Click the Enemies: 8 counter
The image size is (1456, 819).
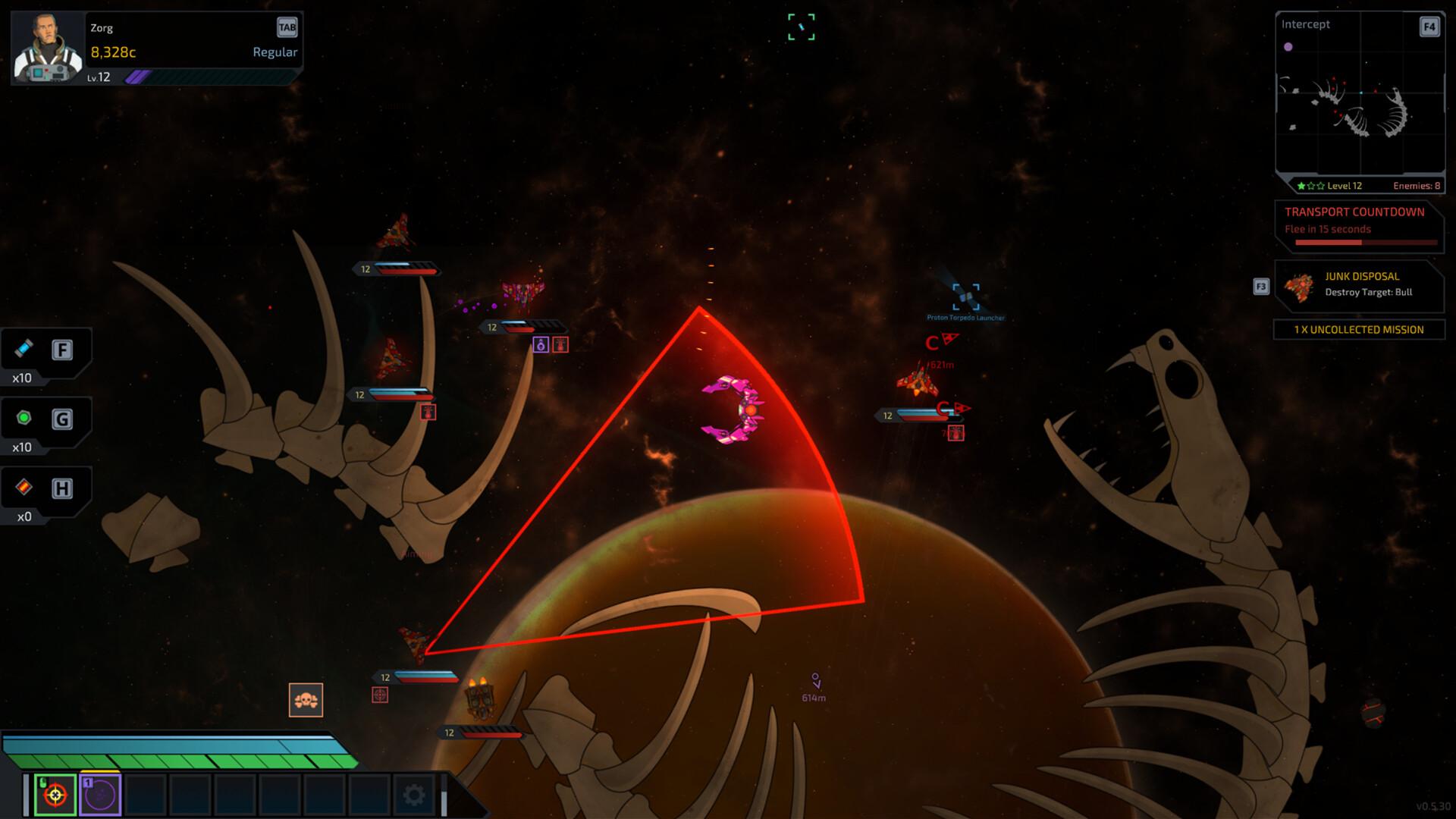point(1416,185)
